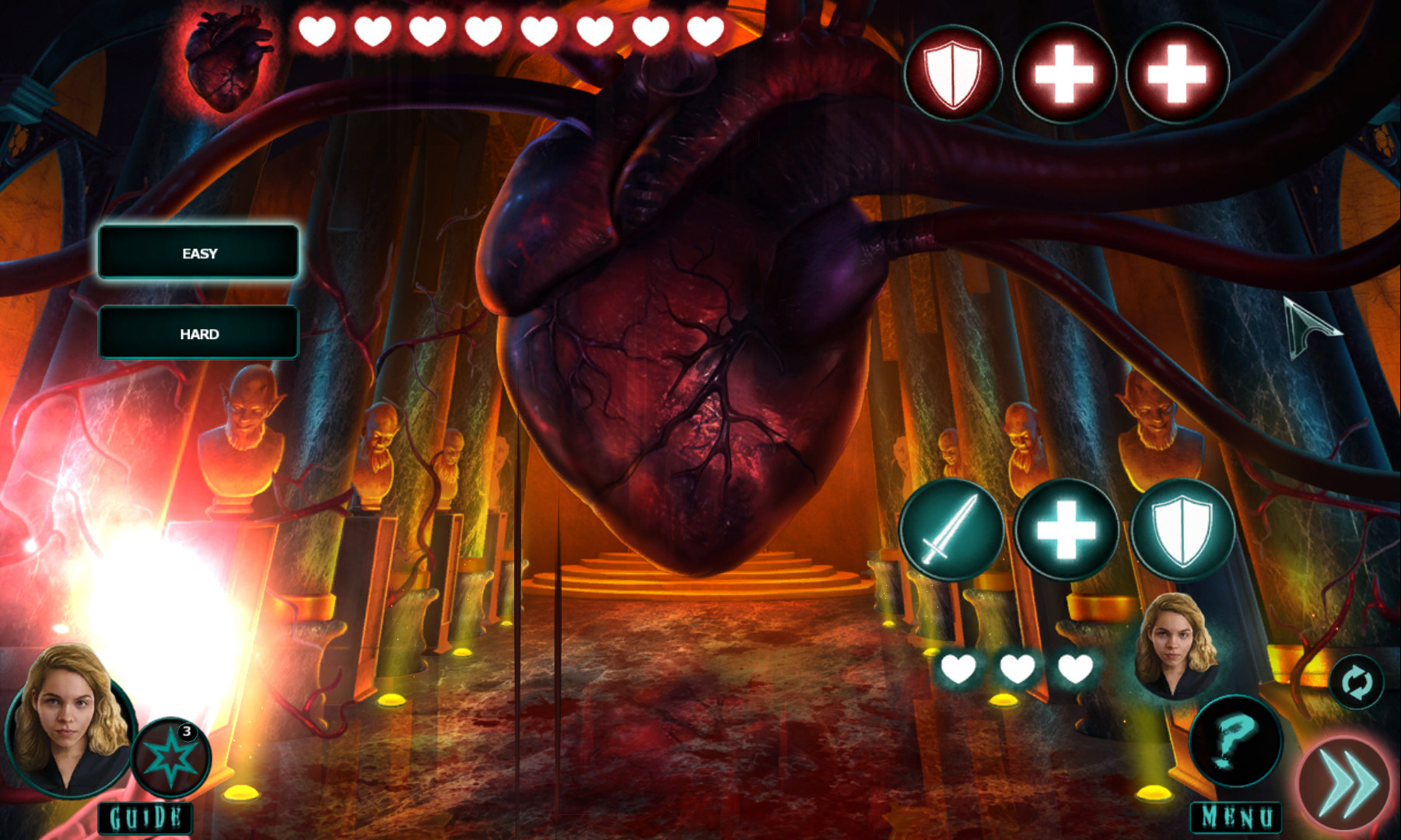
Task: Choose the teal healing cross action
Action: click(1066, 528)
